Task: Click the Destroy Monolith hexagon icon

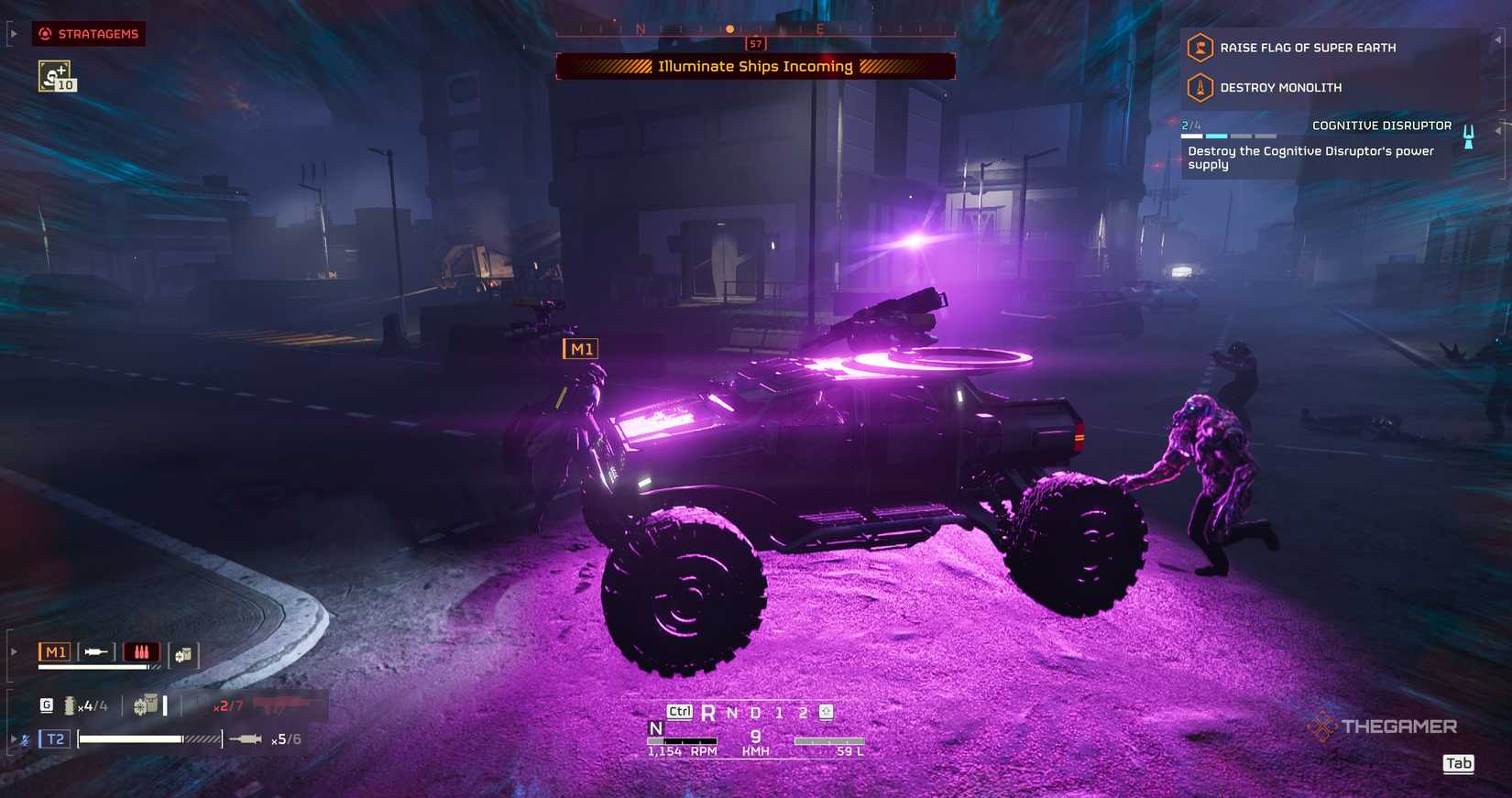Action: click(1200, 87)
